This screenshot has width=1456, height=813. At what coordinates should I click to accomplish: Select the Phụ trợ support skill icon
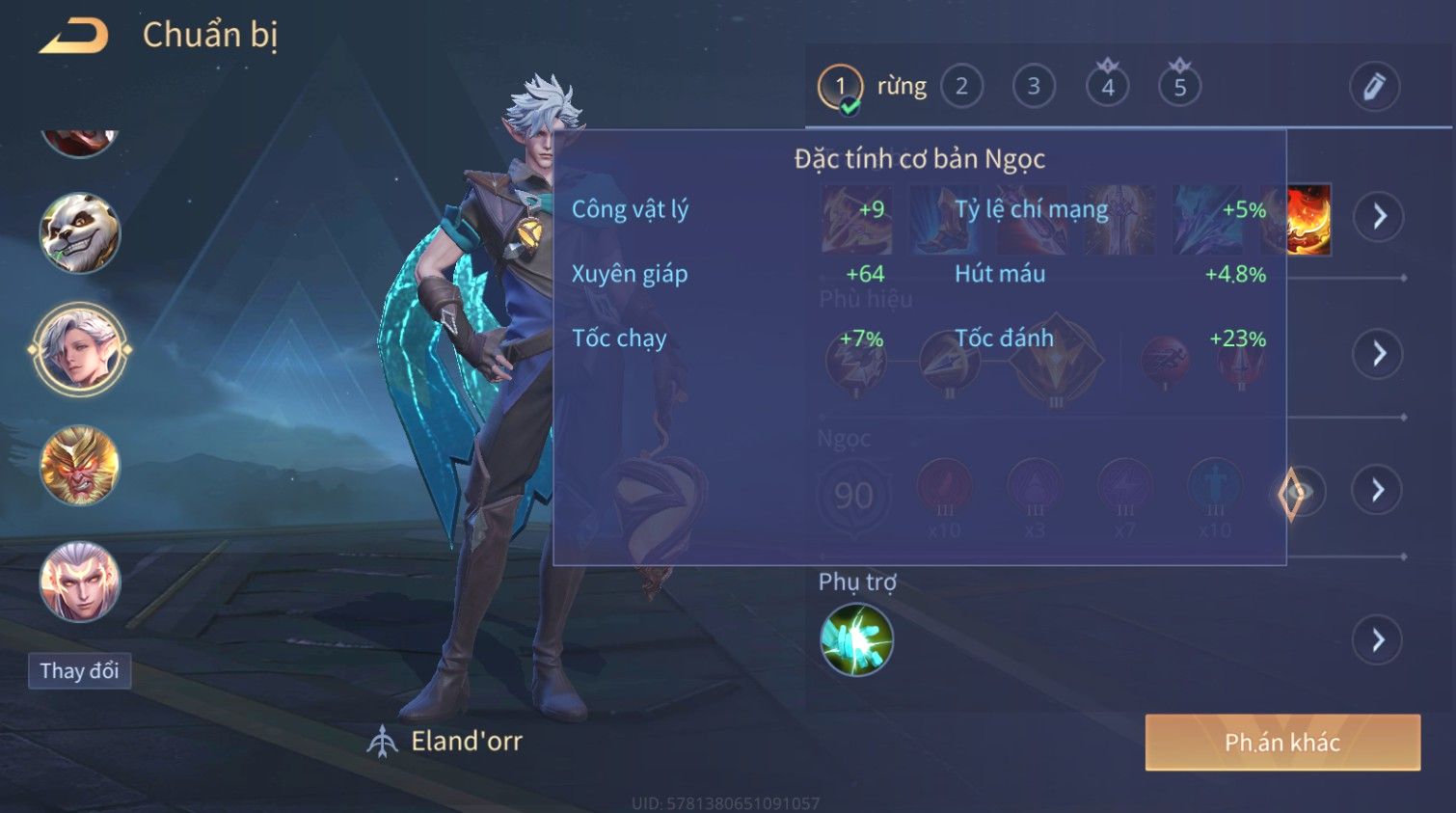(856, 639)
